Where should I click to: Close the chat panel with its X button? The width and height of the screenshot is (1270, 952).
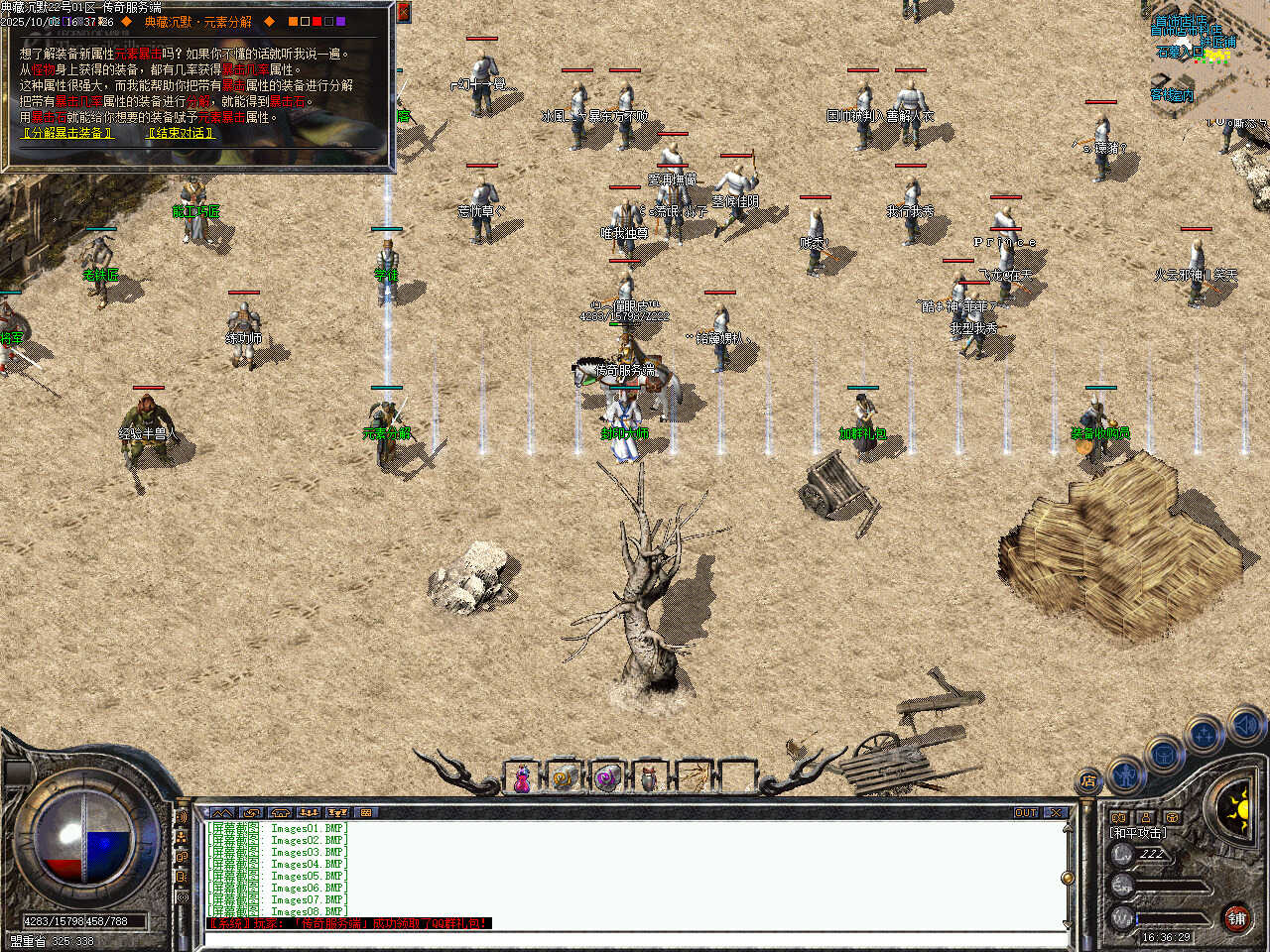[1056, 813]
